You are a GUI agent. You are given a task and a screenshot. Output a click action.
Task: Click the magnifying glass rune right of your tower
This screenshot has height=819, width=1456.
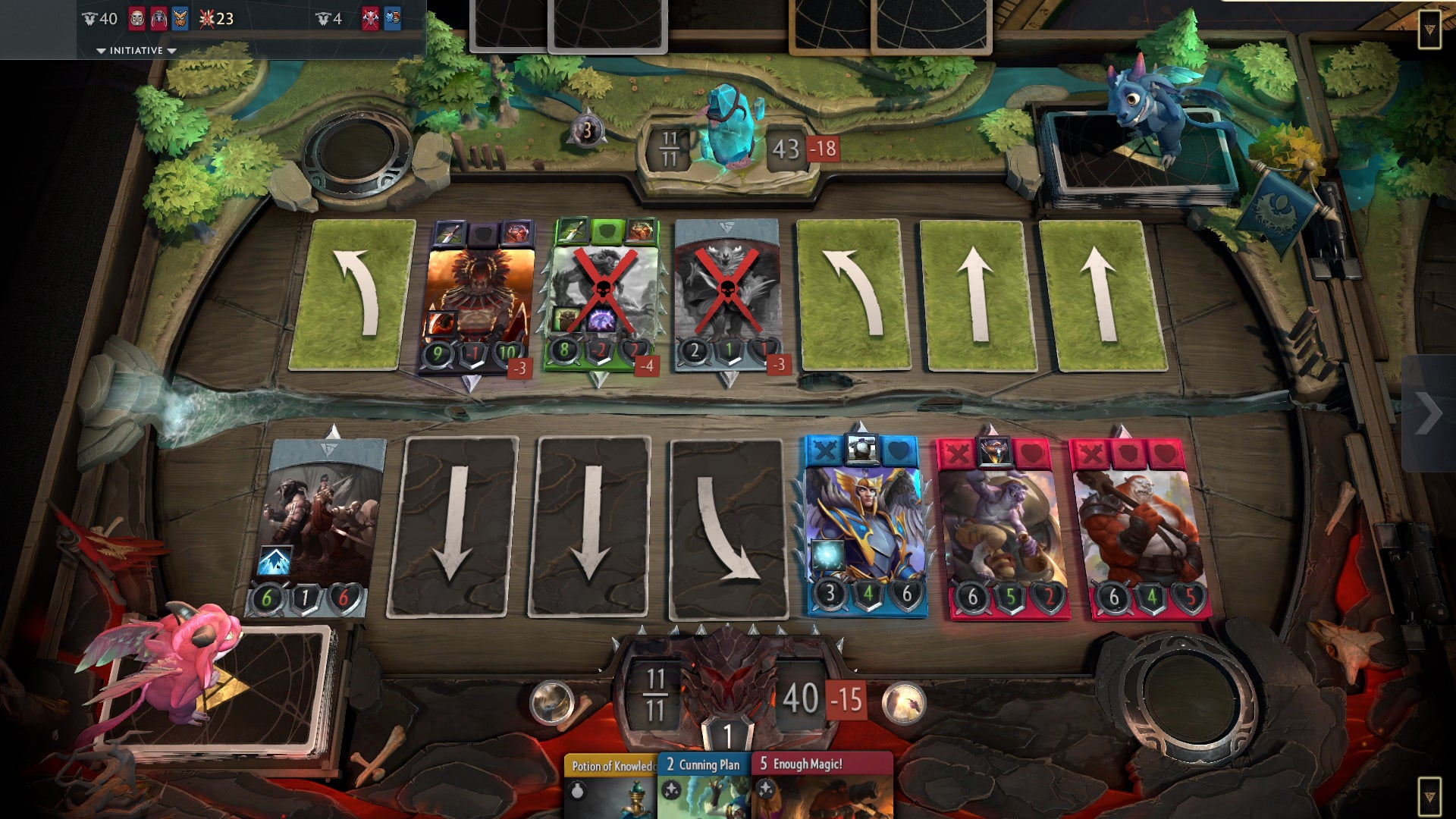pyautogui.click(x=902, y=704)
